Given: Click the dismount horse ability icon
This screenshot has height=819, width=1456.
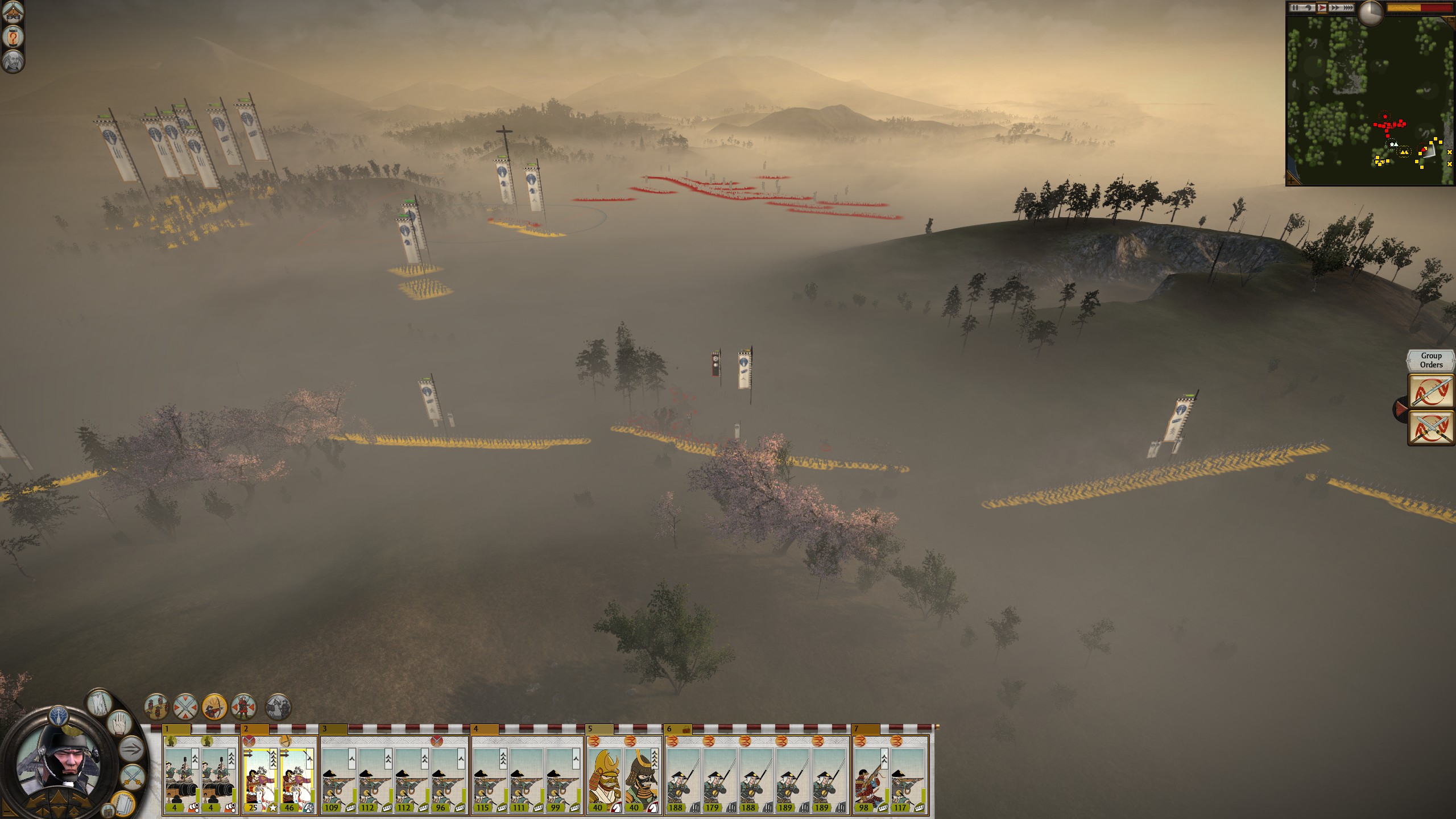Looking at the screenshot, I should 278,708.
